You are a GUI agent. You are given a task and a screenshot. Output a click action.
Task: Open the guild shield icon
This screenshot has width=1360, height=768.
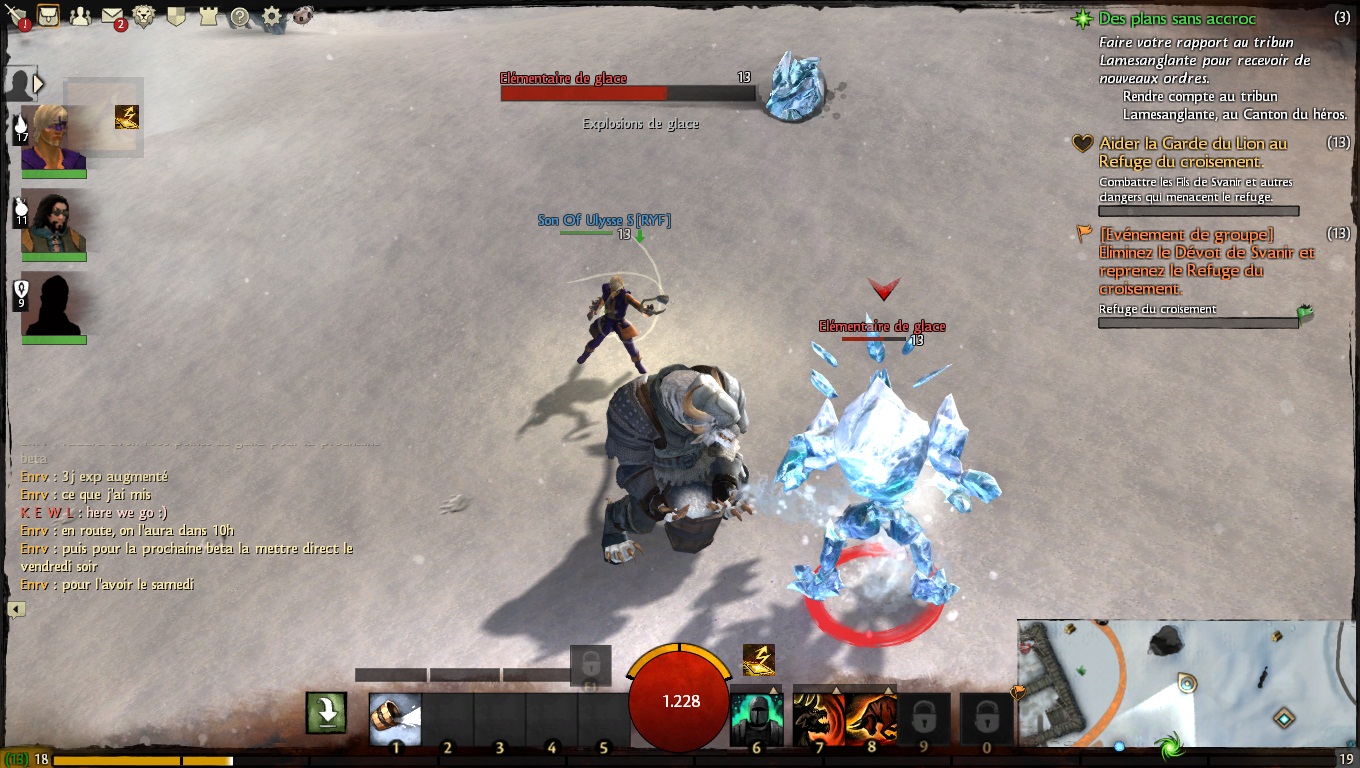176,16
